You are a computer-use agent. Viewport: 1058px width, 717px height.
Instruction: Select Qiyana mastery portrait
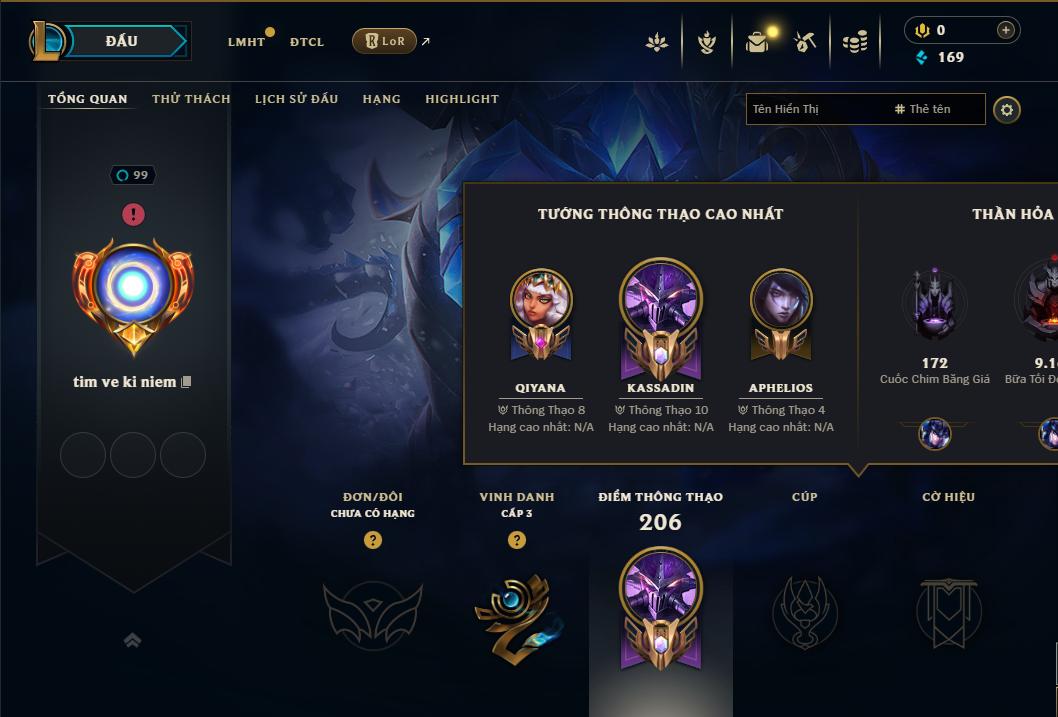[541, 300]
